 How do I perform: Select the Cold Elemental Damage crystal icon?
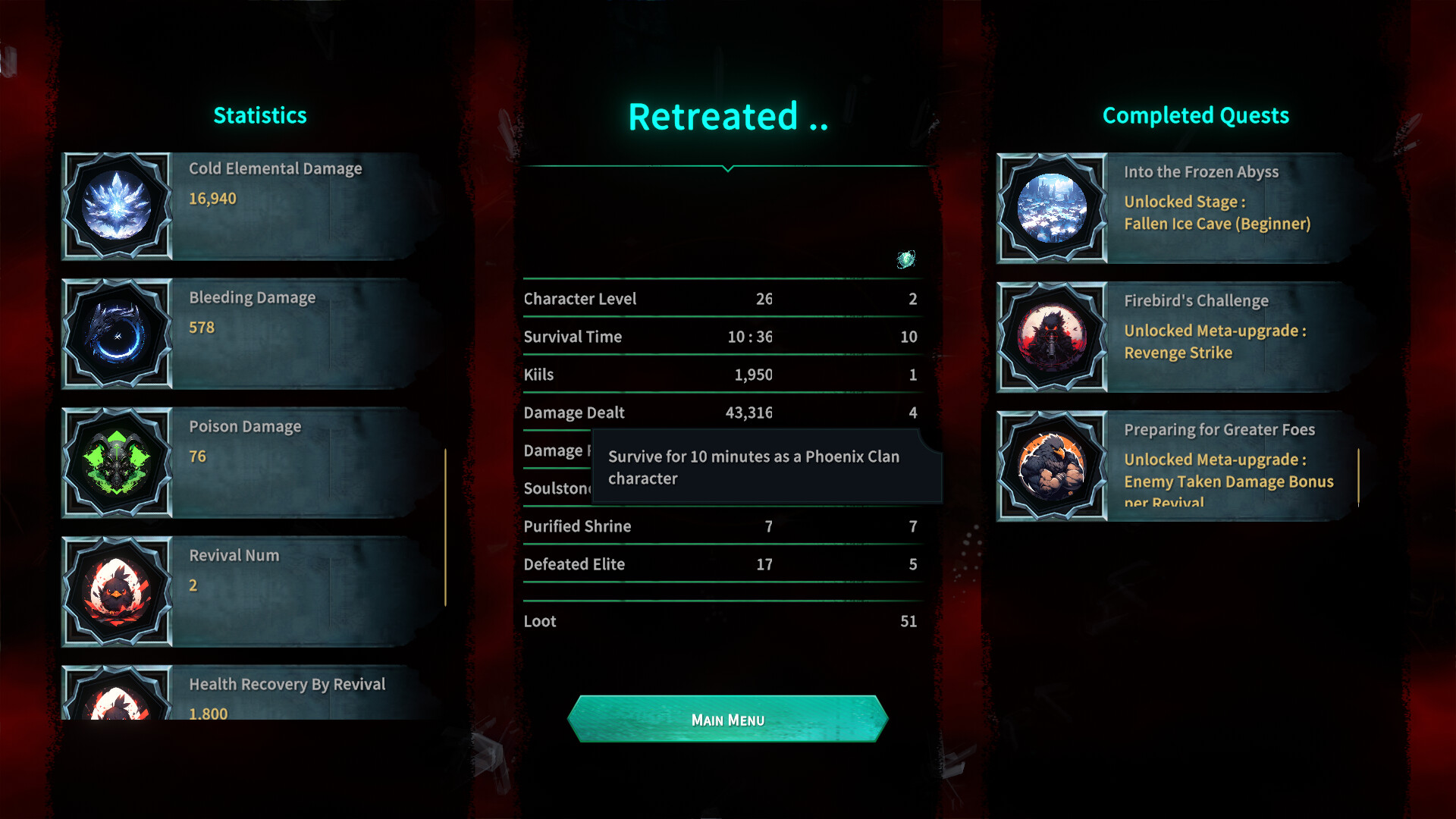click(x=117, y=206)
